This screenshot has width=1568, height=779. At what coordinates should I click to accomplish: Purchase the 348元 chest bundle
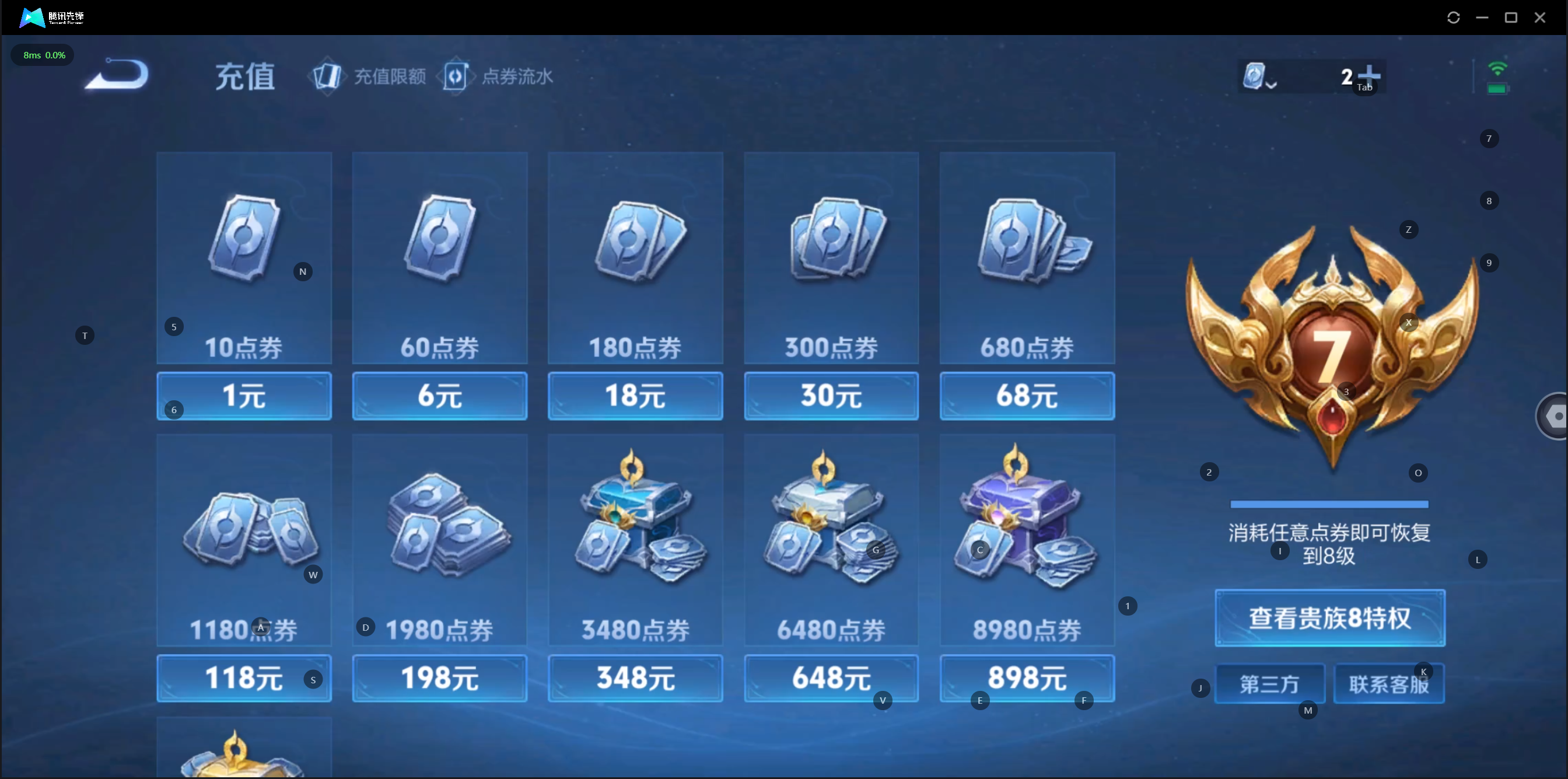pyautogui.click(x=635, y=678)
